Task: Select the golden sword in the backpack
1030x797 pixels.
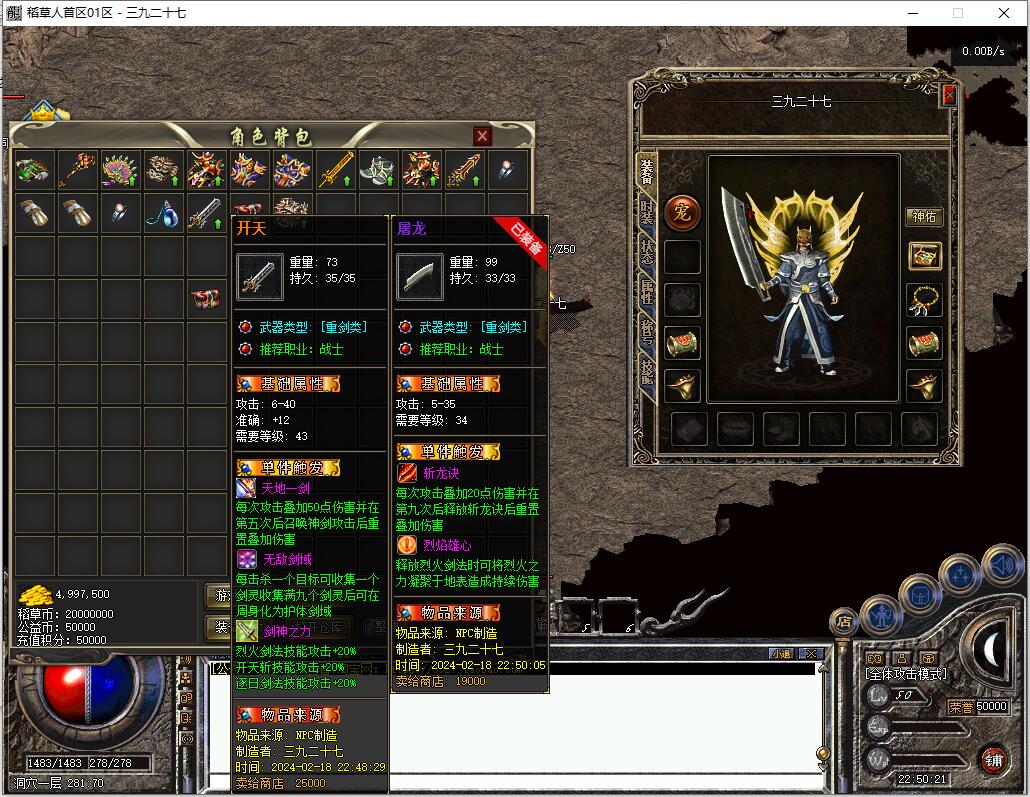Action: [336, 171]
